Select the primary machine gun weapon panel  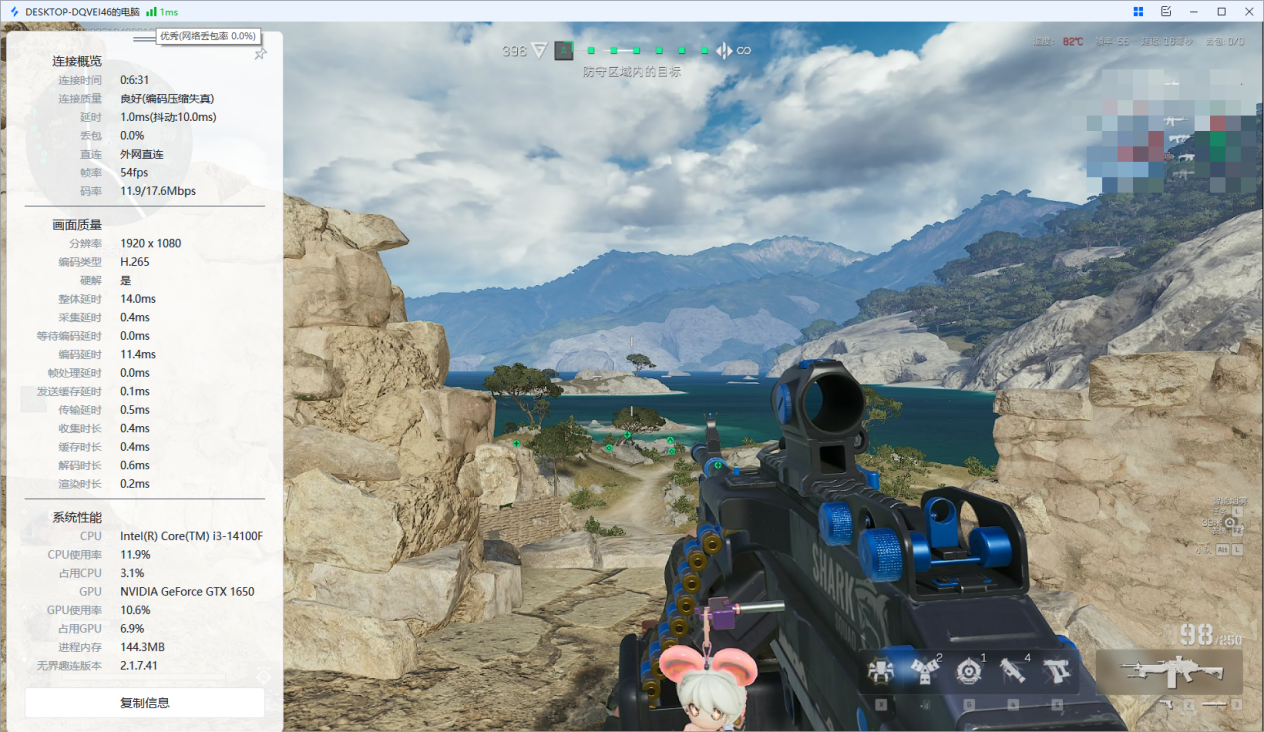pos(1169,671)
